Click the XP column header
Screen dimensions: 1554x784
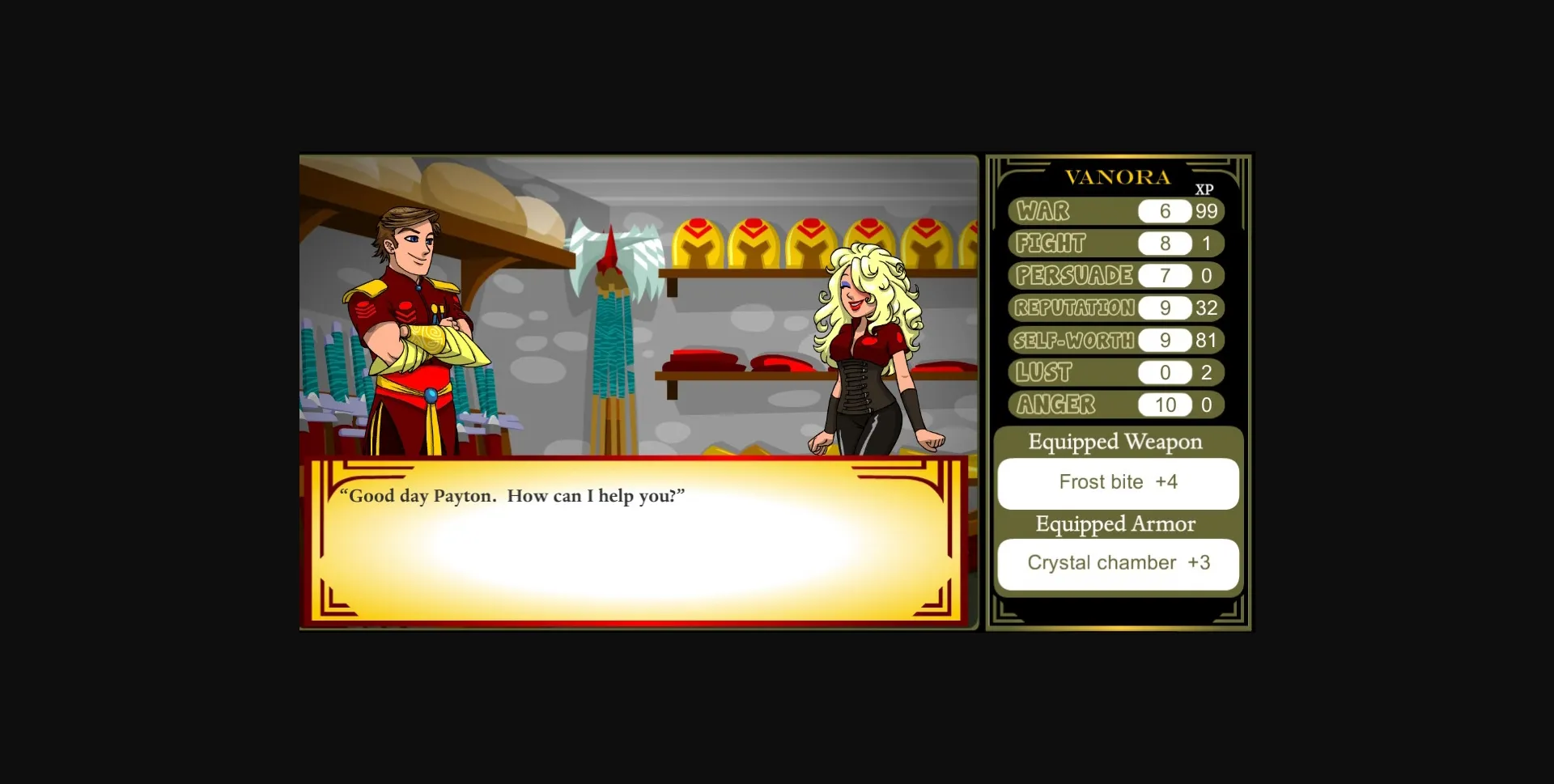tap(1204, 191)
